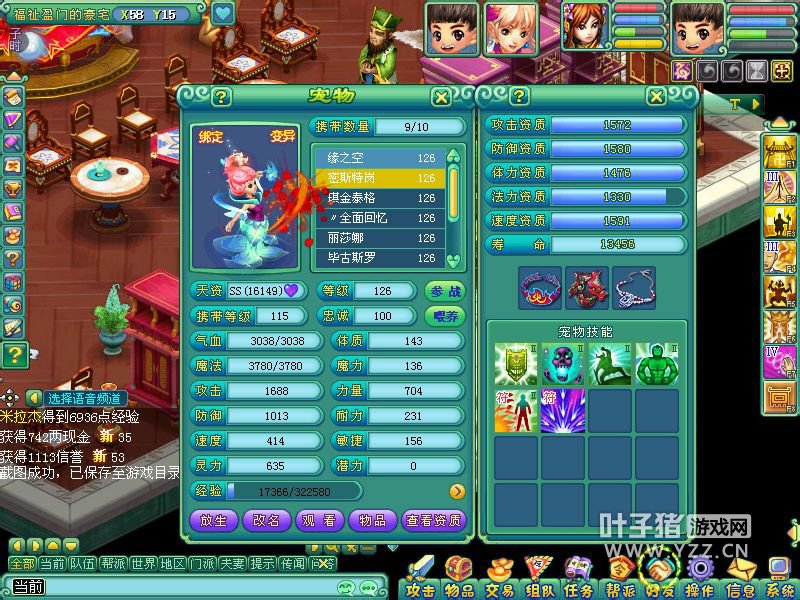Viewport: 800px width, 600px height.
Task: Click the 观看 view button
Action: coord(319,520)
